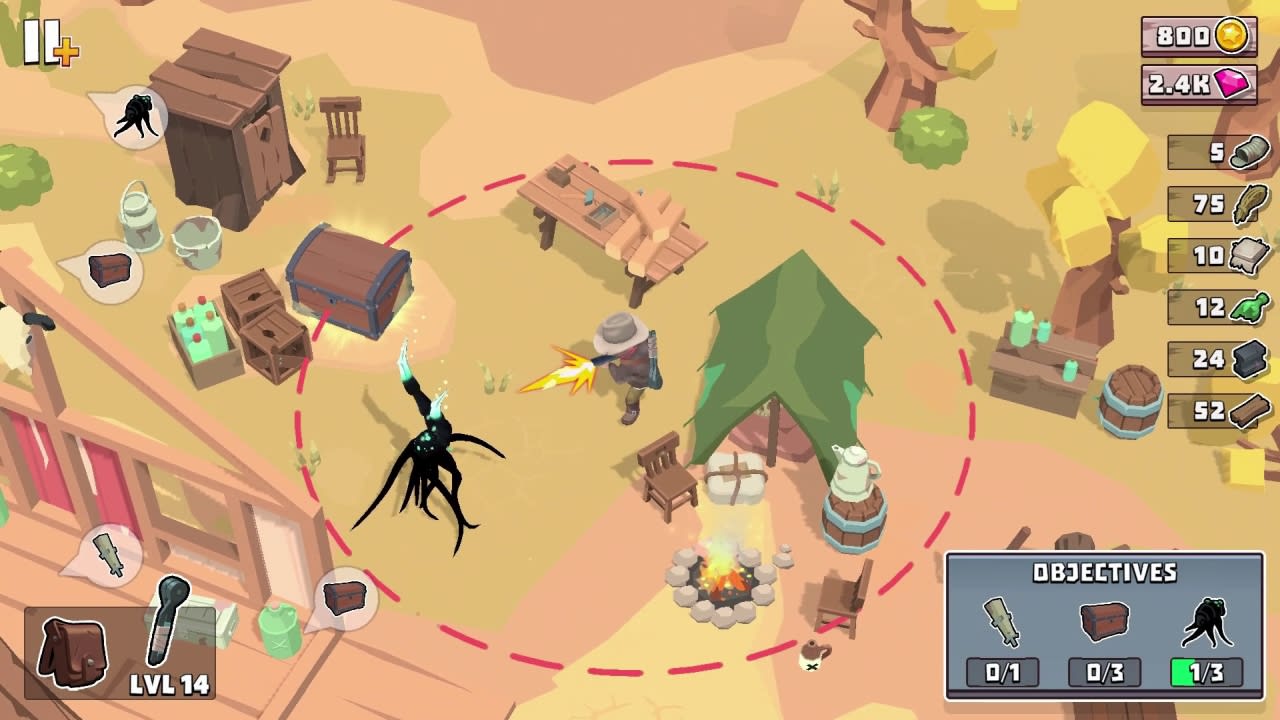The height and width of the screenshot is (720, 1280).
Task: Open the spider speech bubble near the outhouse
Action: click(135, 112)
